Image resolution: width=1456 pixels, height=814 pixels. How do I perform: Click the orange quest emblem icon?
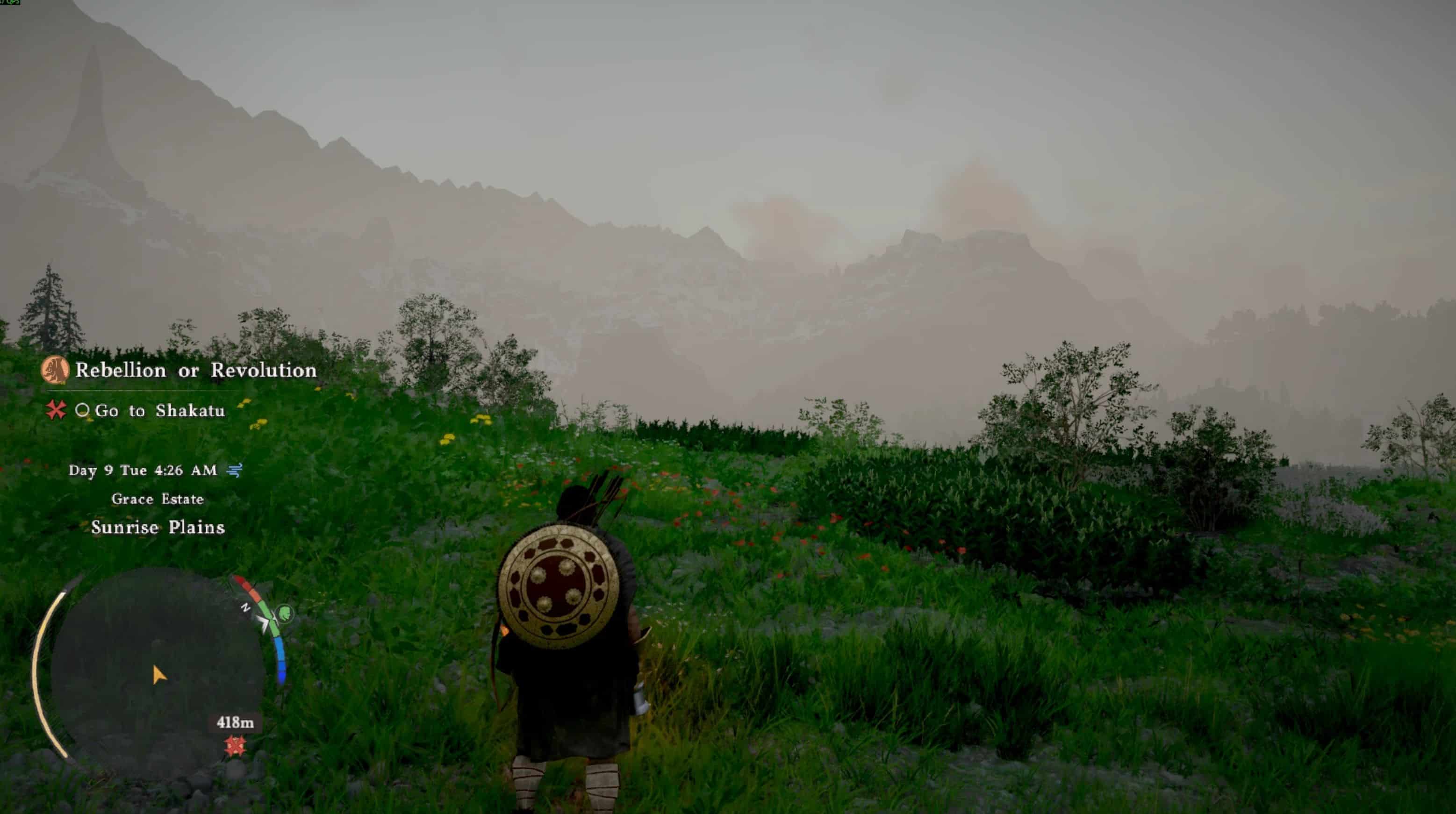(56, 371)
